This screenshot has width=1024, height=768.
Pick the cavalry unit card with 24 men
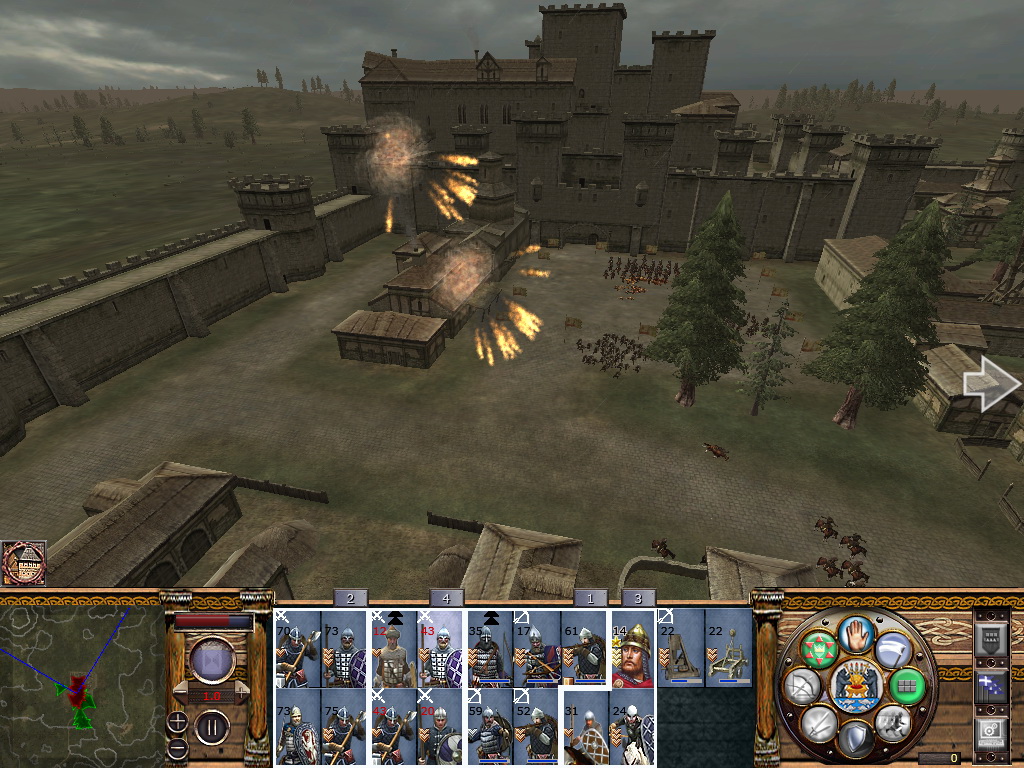[632, 727]
